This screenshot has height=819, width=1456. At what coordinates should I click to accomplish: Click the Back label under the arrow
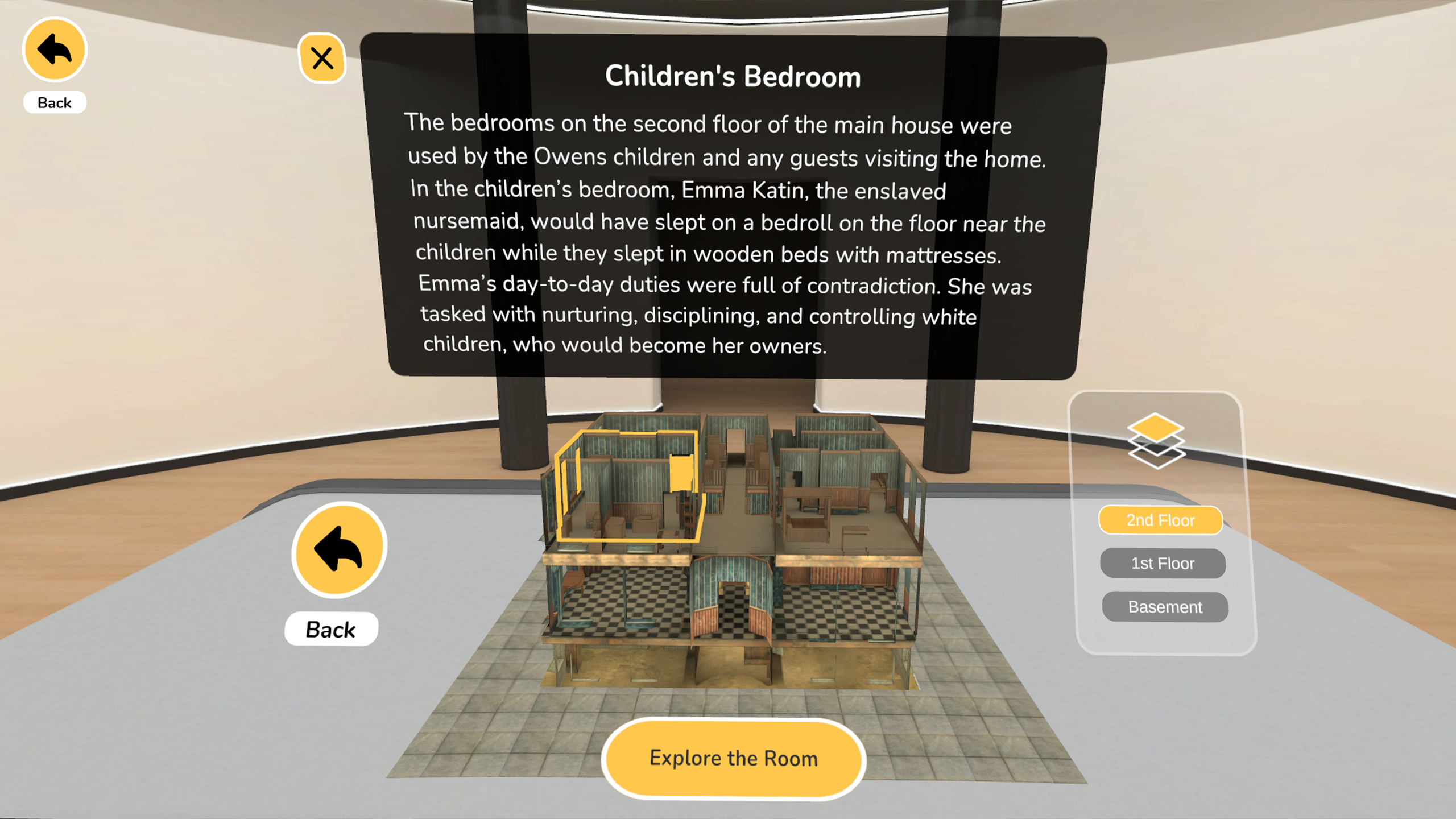(x=330, y=628)
